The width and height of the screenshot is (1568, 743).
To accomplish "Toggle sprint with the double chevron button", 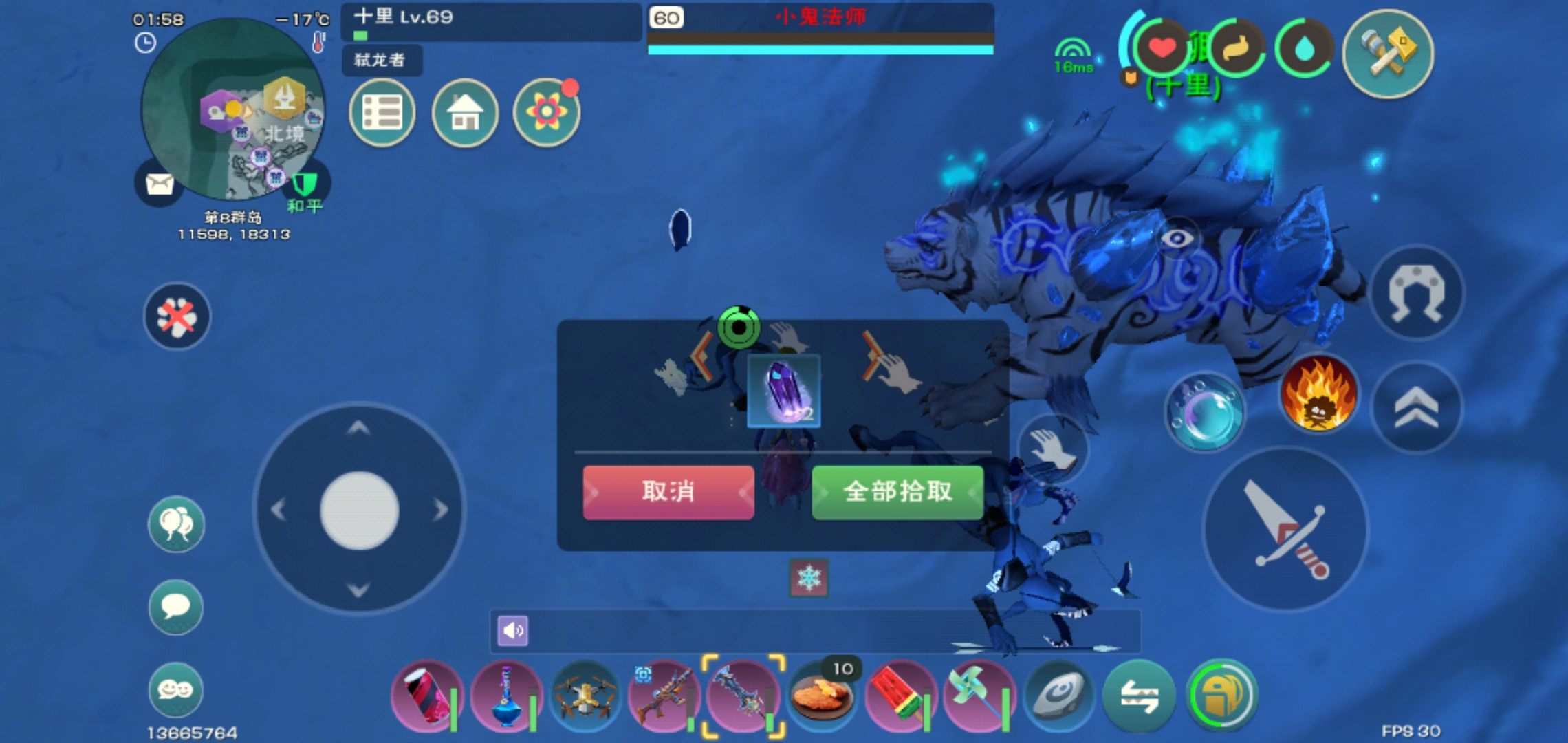I will (x=1418, y=407).
